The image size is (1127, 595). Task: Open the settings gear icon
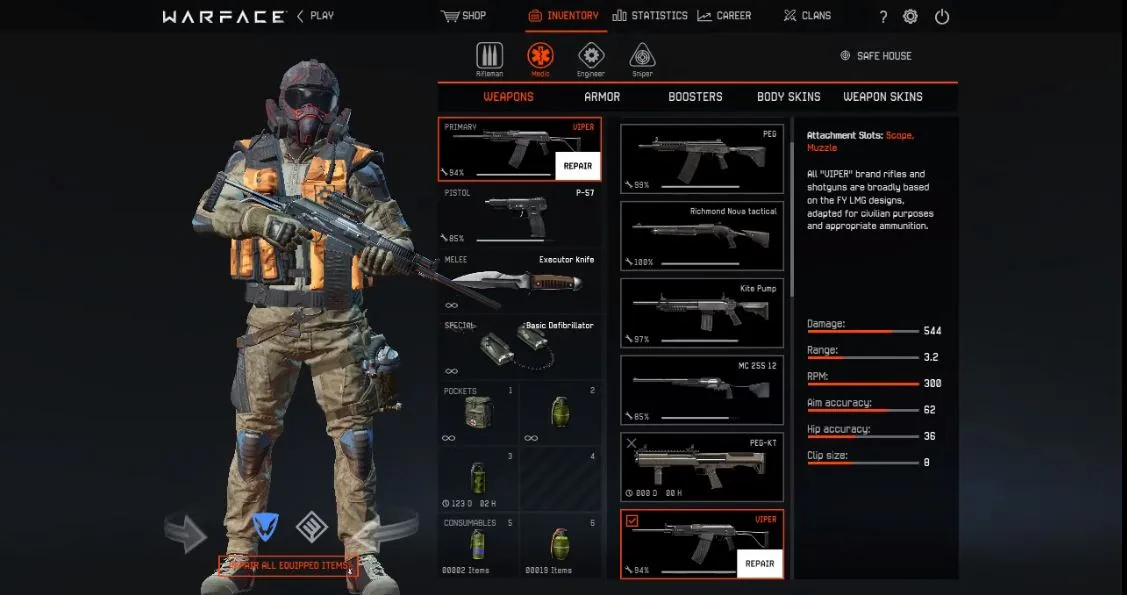pyautogui.click(x=910, y=17)
